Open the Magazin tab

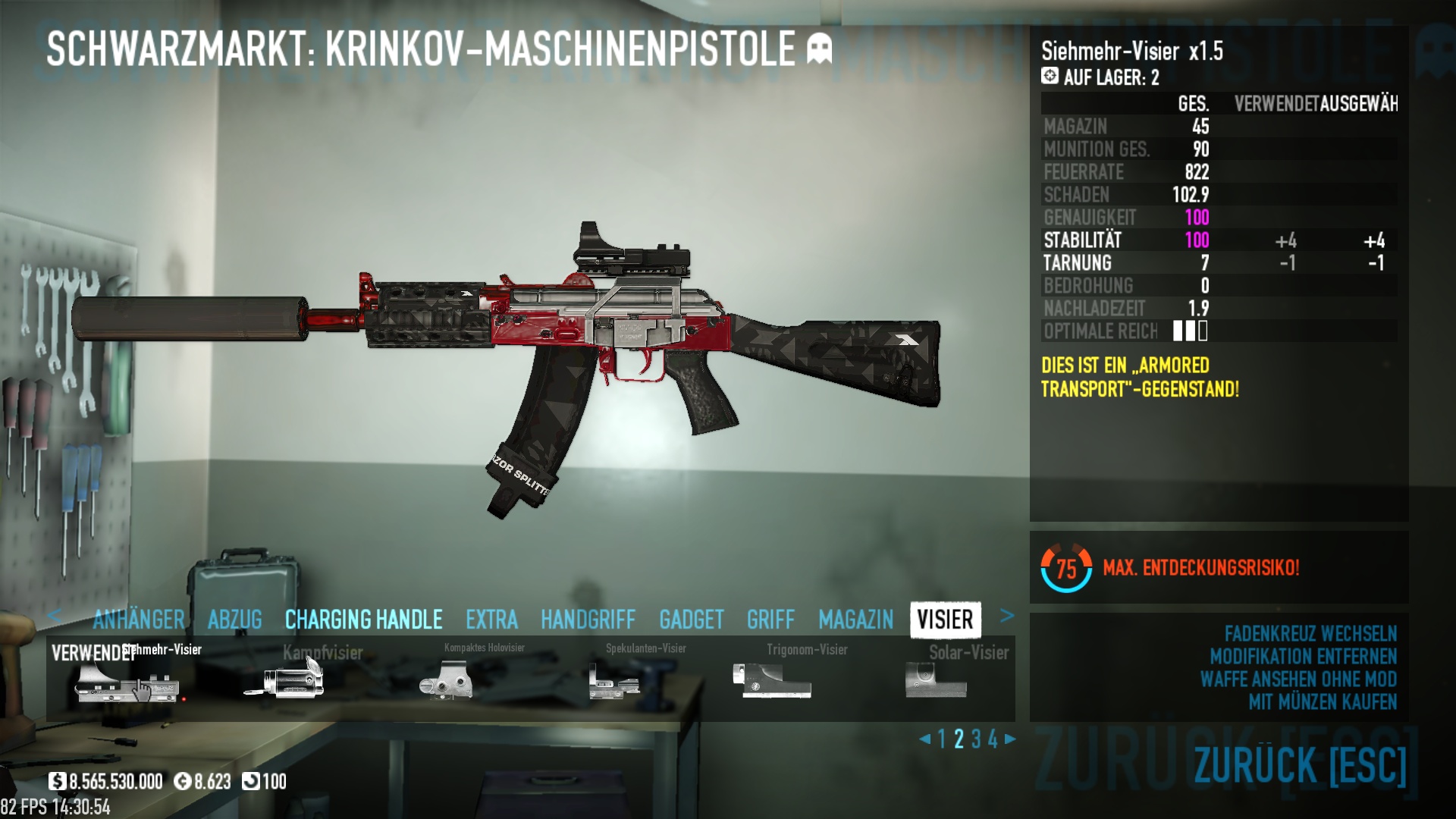click(x=855, y=620)
